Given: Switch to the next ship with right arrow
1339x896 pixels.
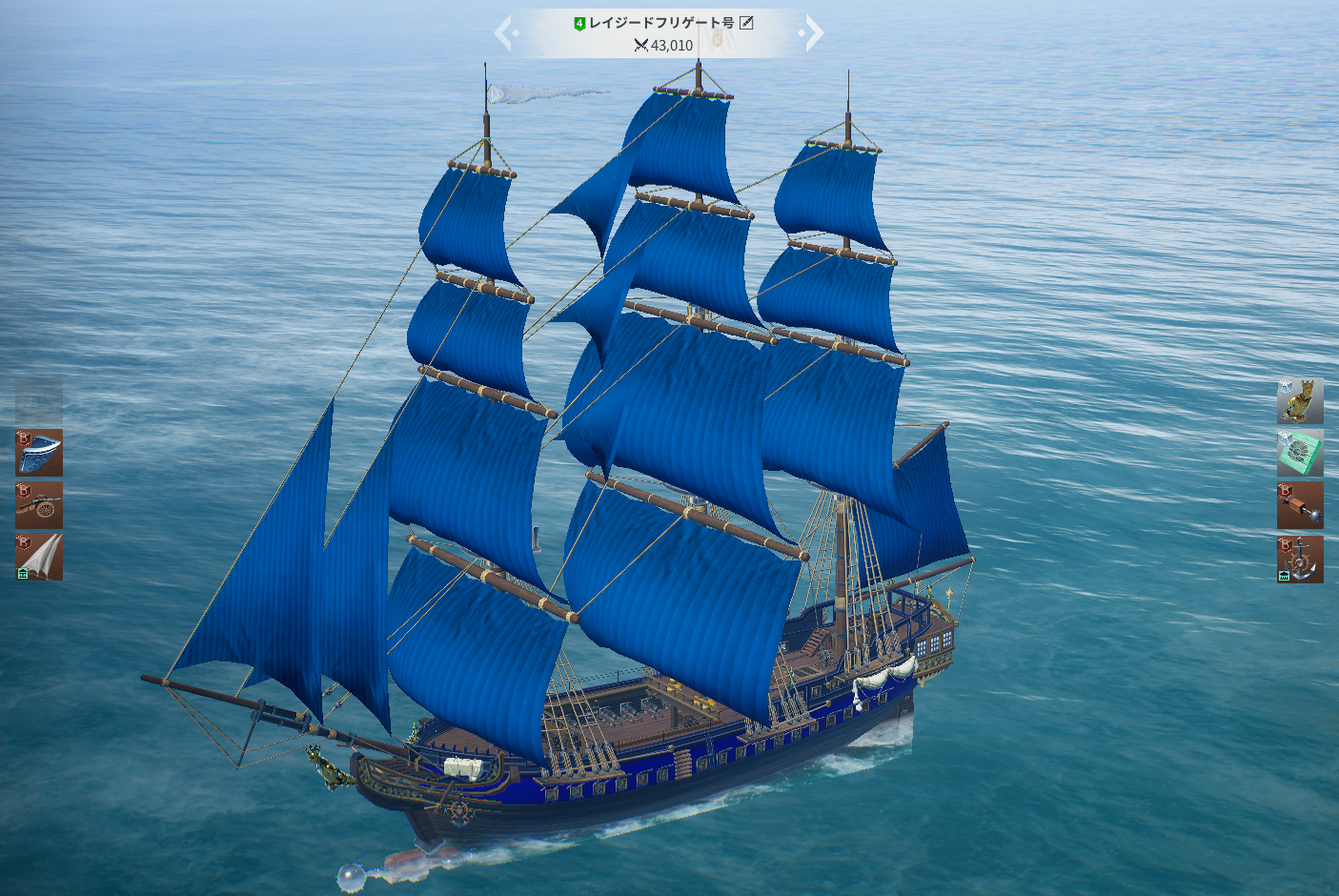Looking at the screenshot, I should click(813, 33).
